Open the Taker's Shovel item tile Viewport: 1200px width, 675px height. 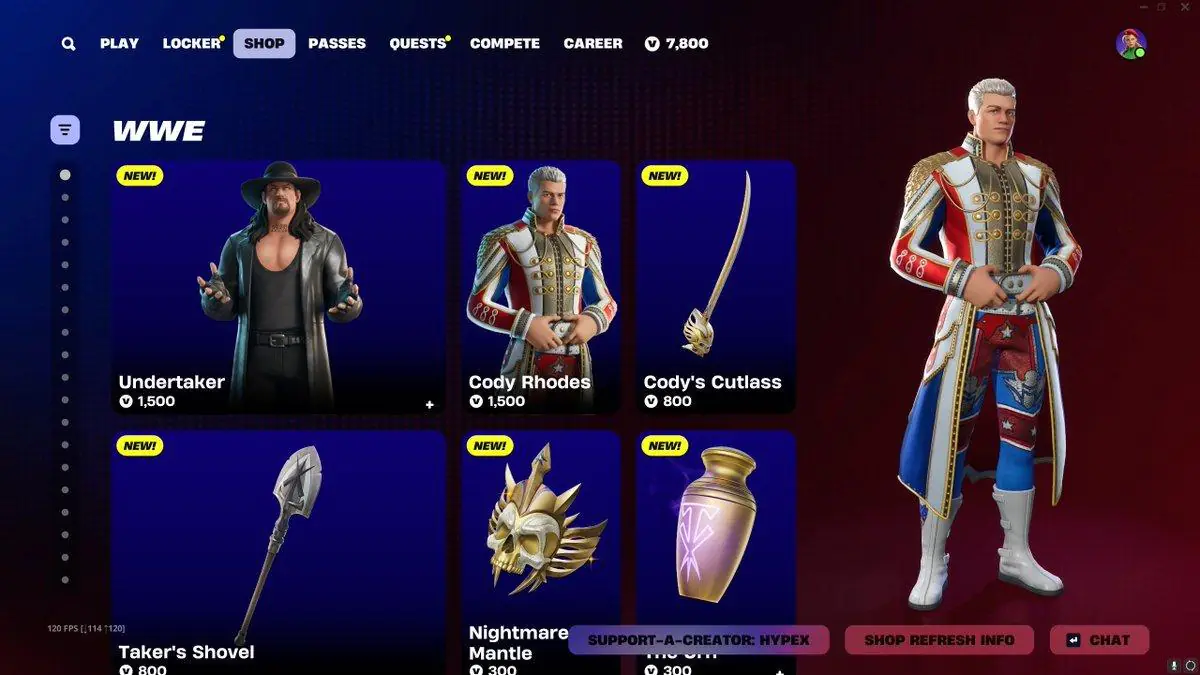tap(278, 550)
